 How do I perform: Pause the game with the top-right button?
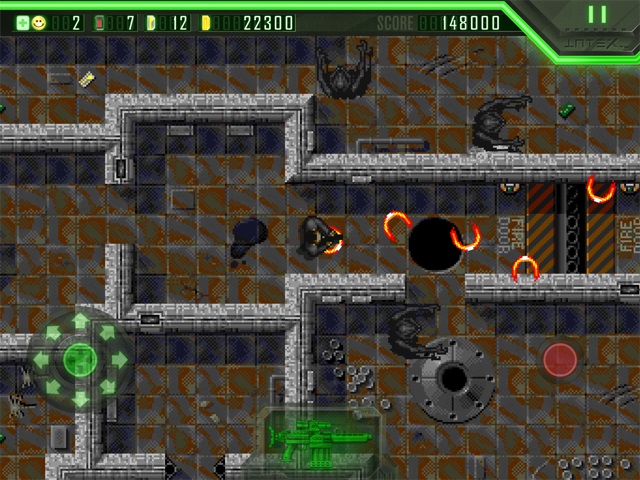(x=597, y=15)
